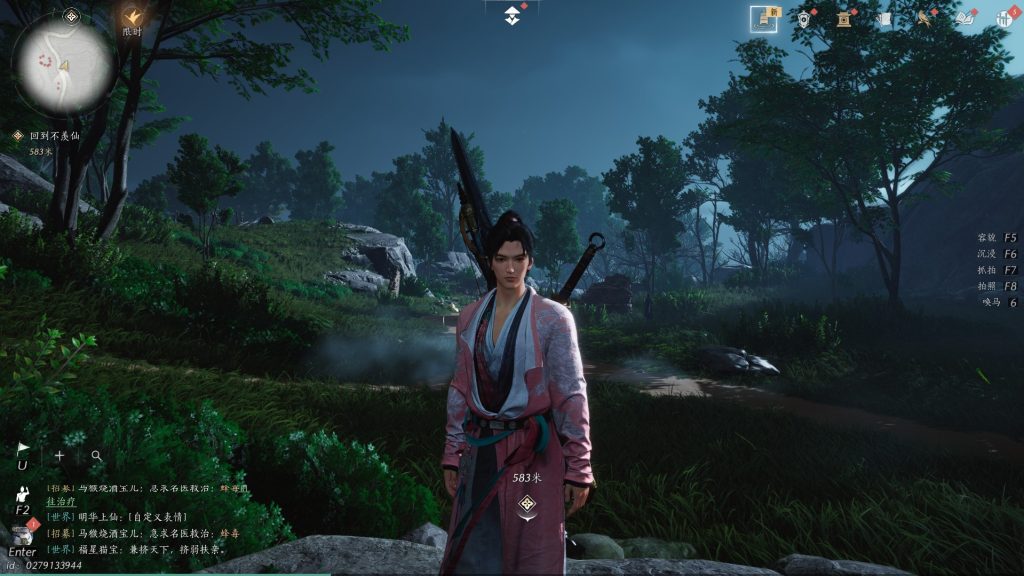Open the shield emblem menu icon

(804, 18)
